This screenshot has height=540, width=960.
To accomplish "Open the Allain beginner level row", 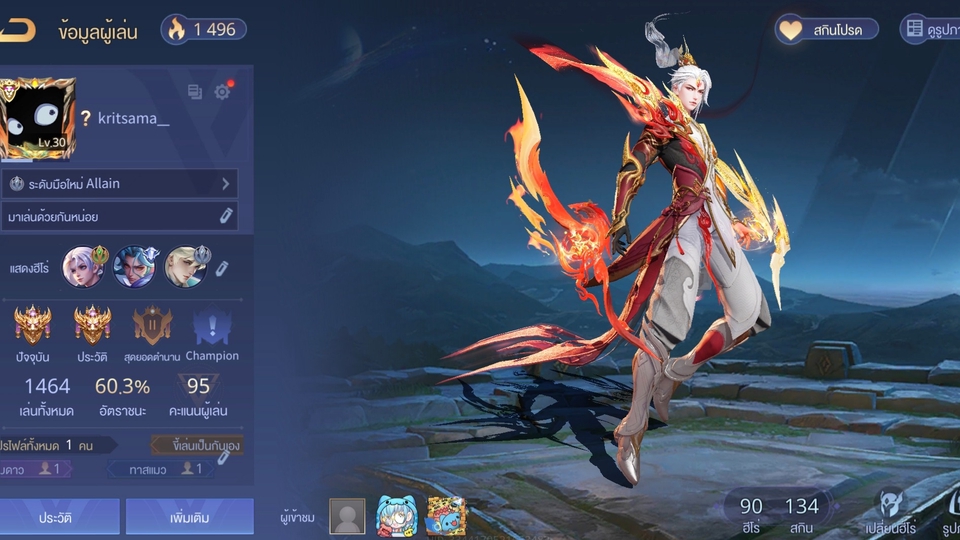I will tap(120, 184).
